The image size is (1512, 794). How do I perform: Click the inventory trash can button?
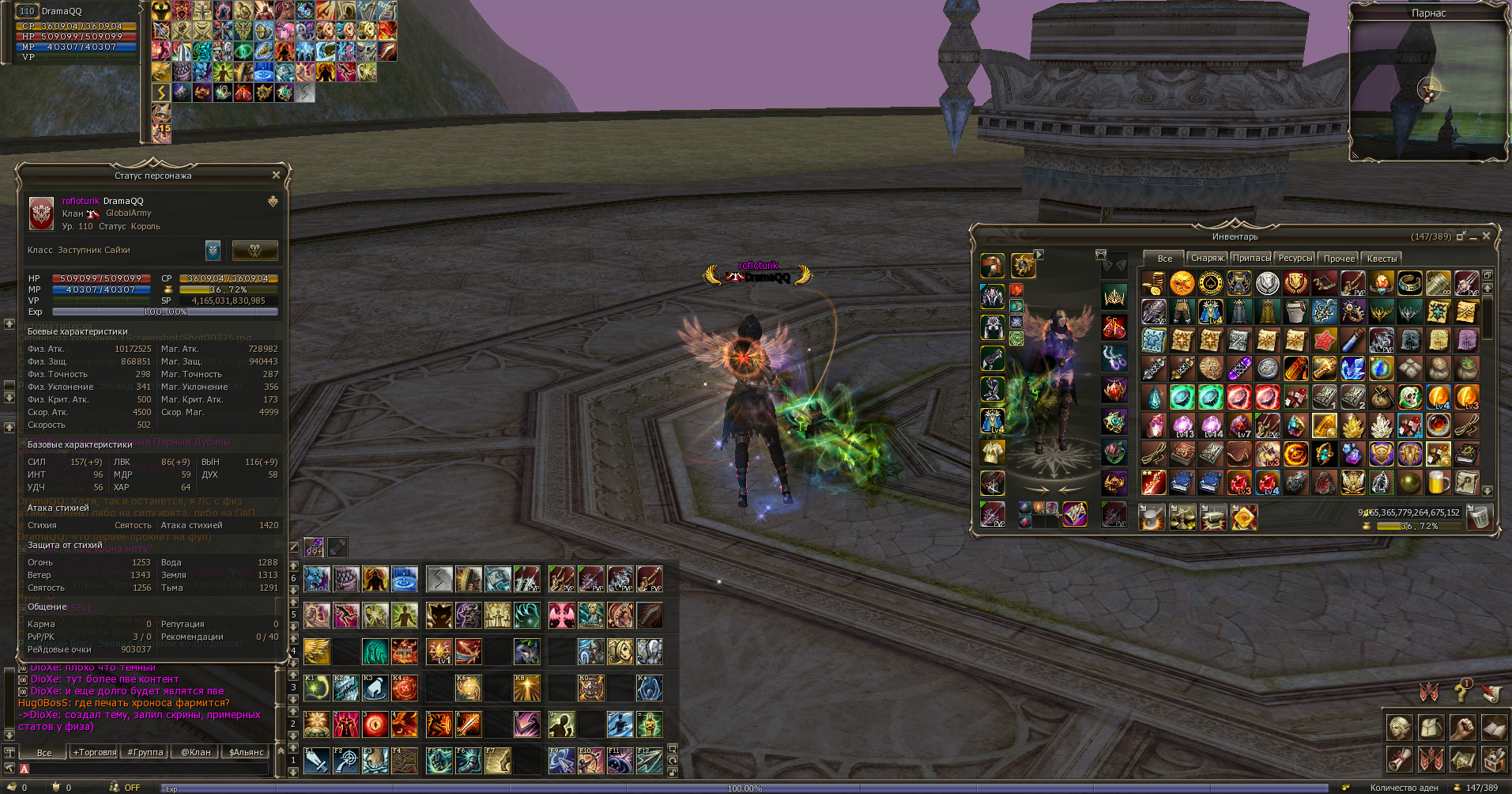click(x=1479, y=517)
